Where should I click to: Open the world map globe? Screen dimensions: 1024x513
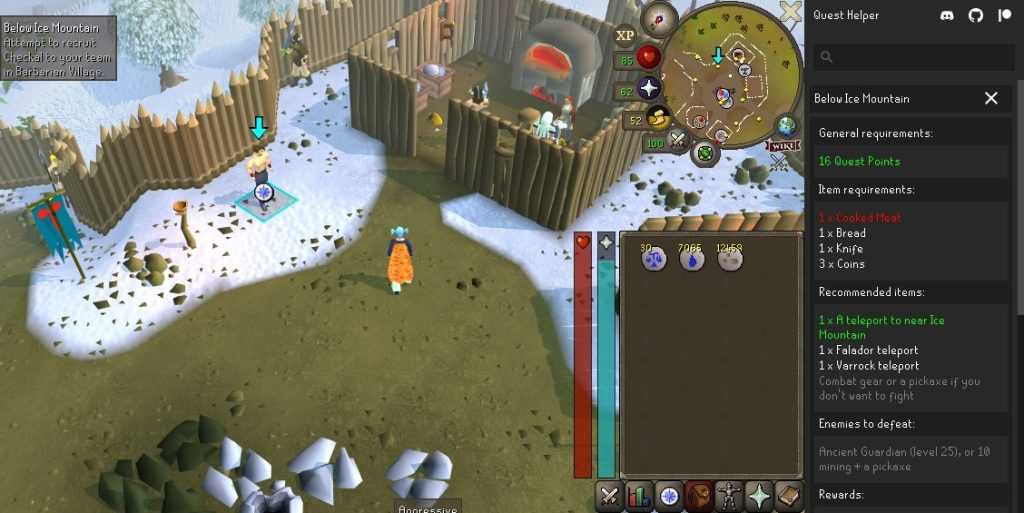coord(788,126)
